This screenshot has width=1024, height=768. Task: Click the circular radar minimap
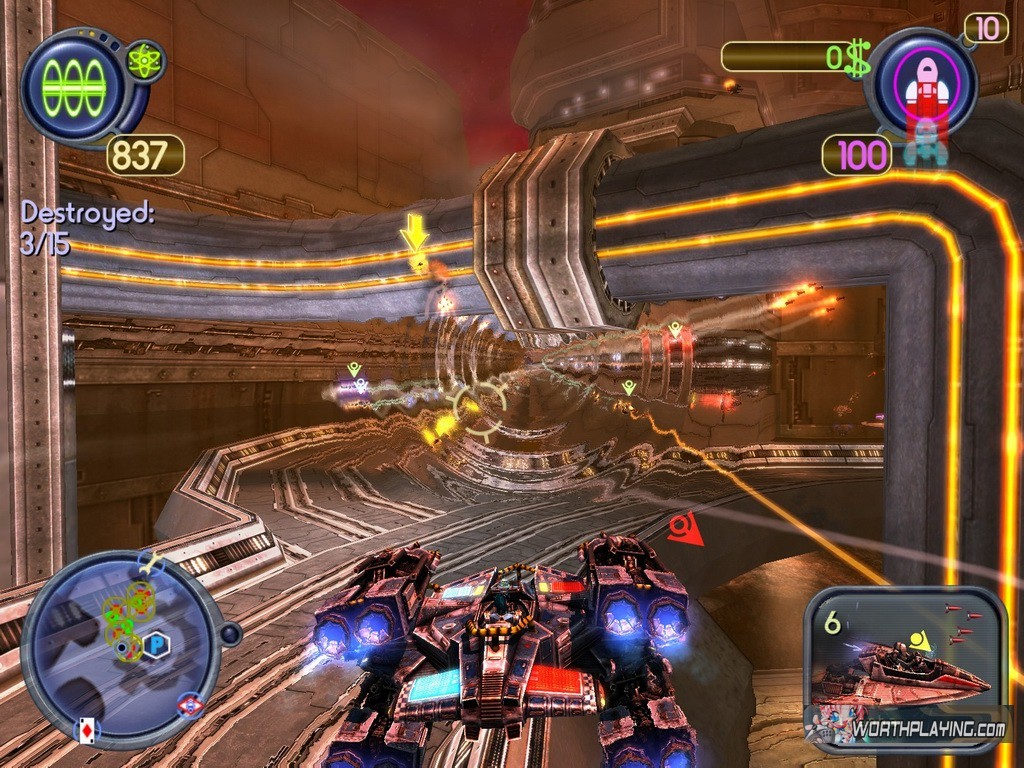click(120, 648)
